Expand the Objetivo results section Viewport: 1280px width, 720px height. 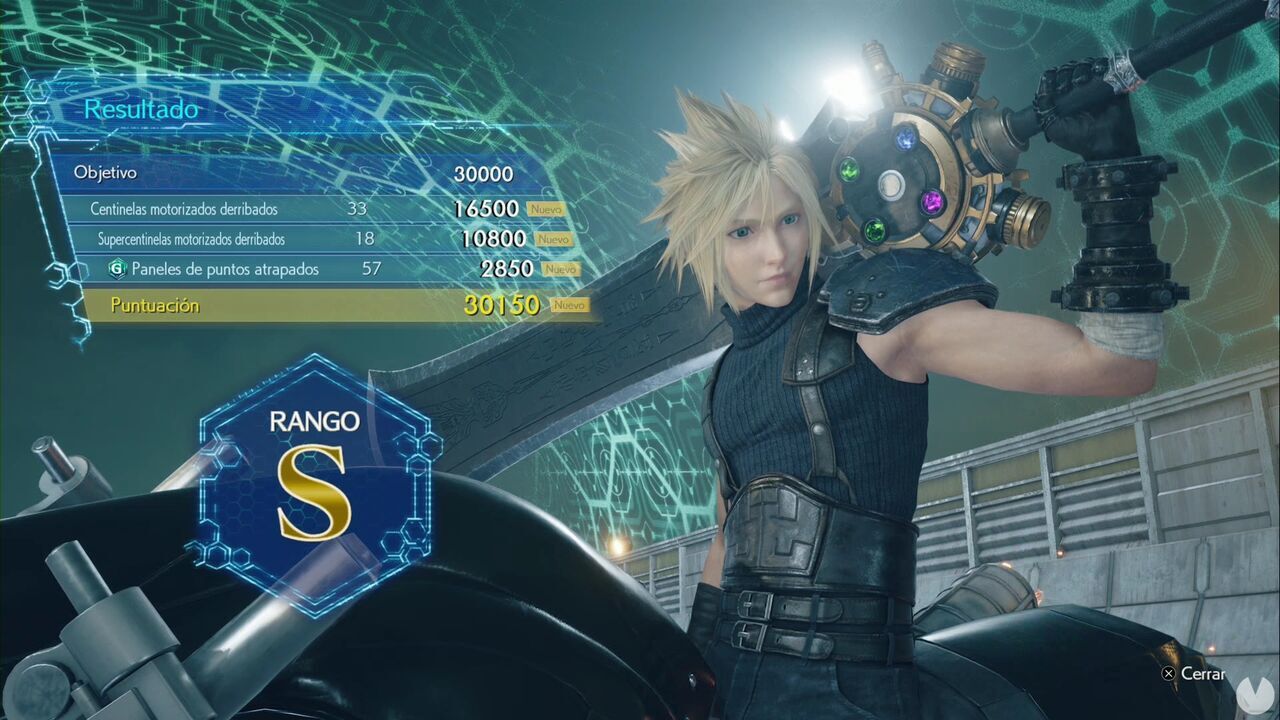(106, 172)
